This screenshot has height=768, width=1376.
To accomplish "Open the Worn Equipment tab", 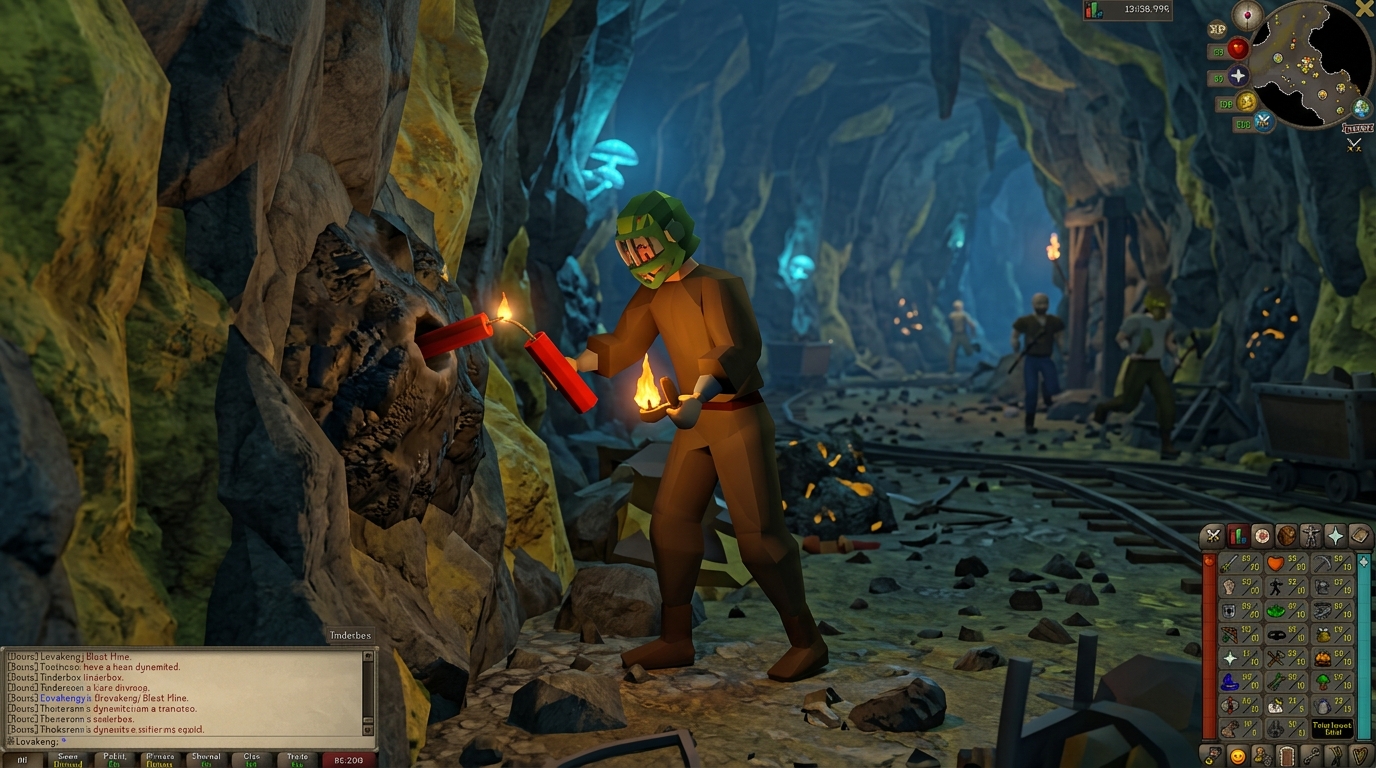I will [1311, 536].
